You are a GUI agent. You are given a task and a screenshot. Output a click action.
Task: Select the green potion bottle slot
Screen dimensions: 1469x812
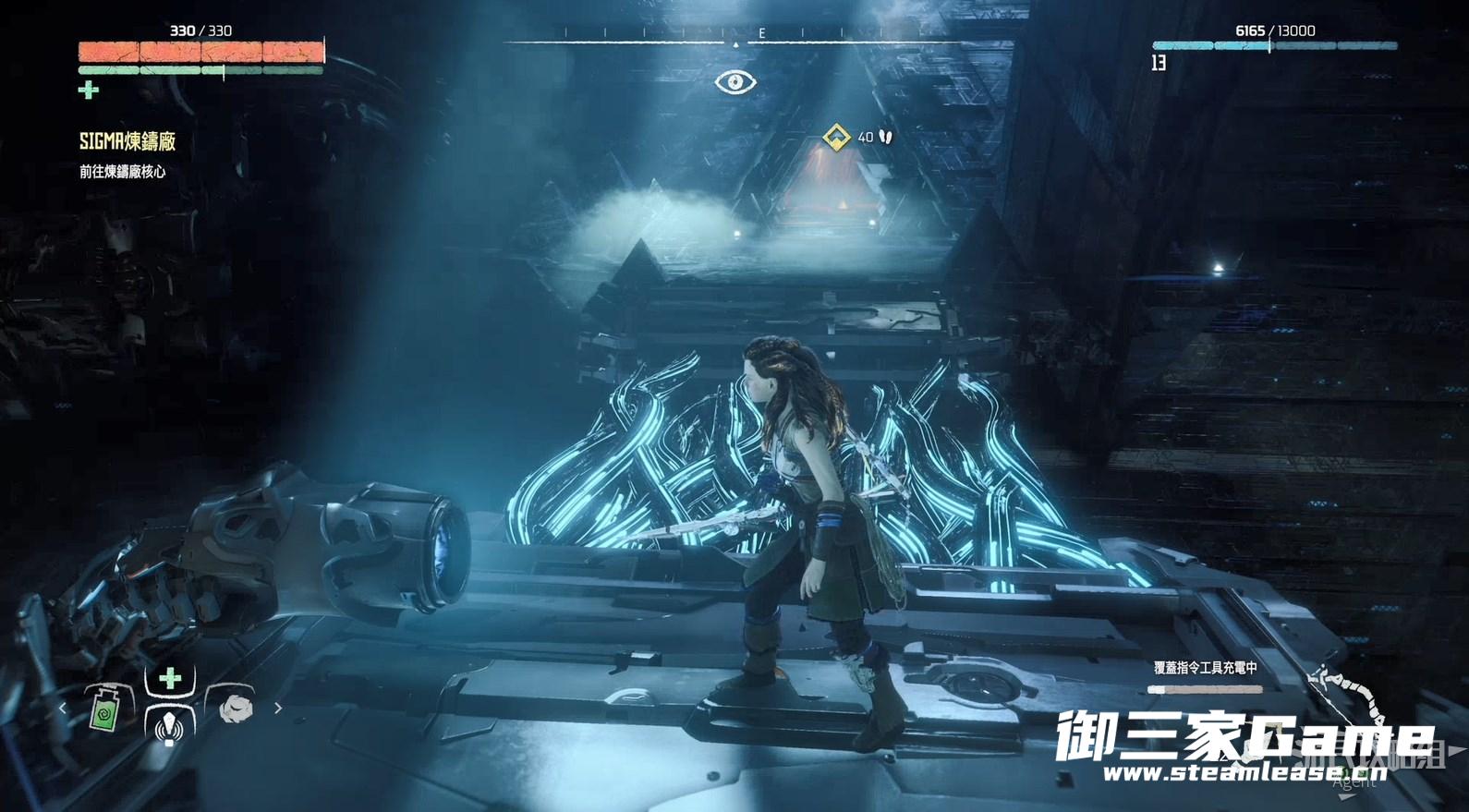pyautogui.click(x=104, y=709)
